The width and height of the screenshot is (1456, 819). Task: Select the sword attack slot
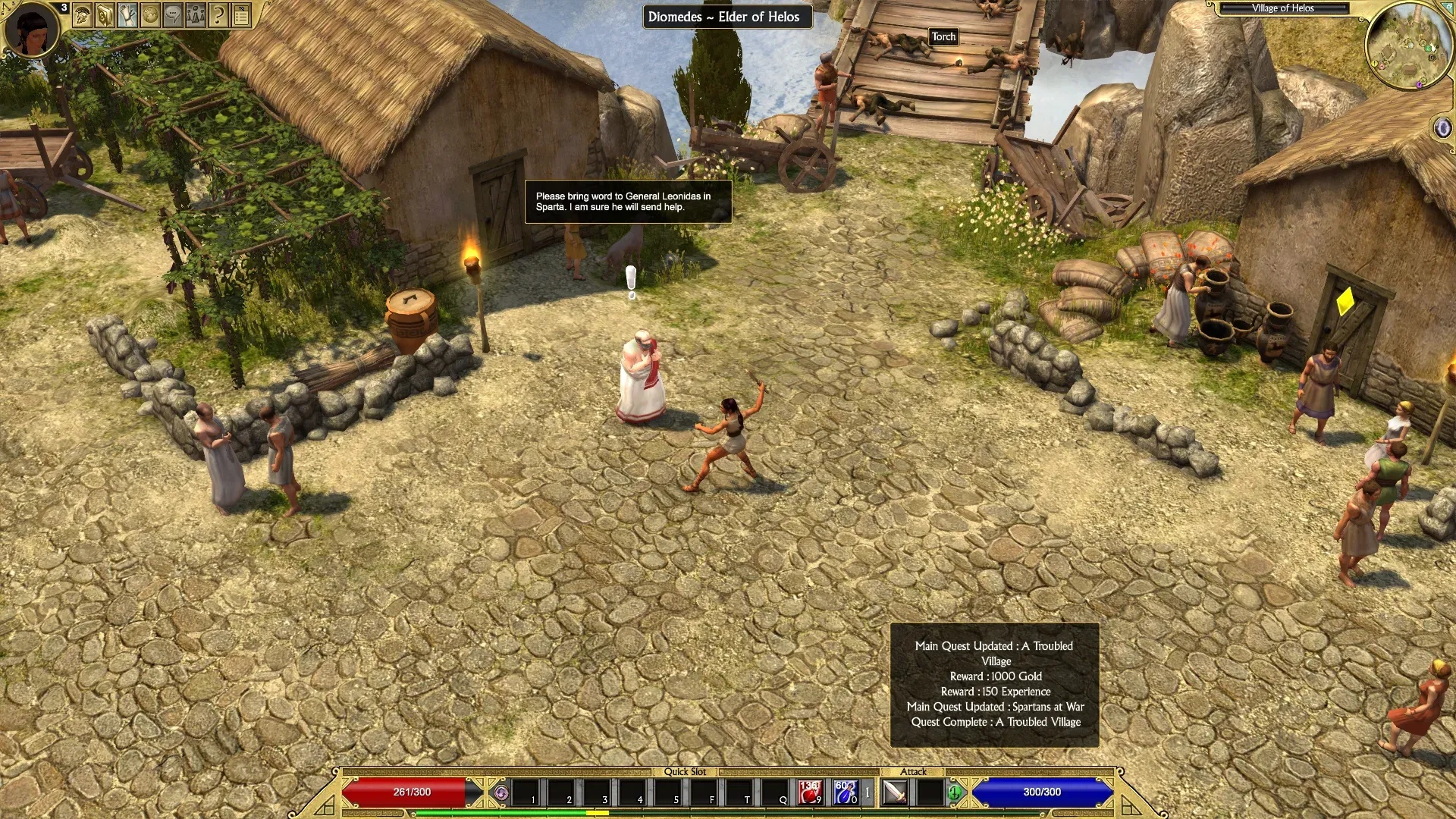pos(896,793)
